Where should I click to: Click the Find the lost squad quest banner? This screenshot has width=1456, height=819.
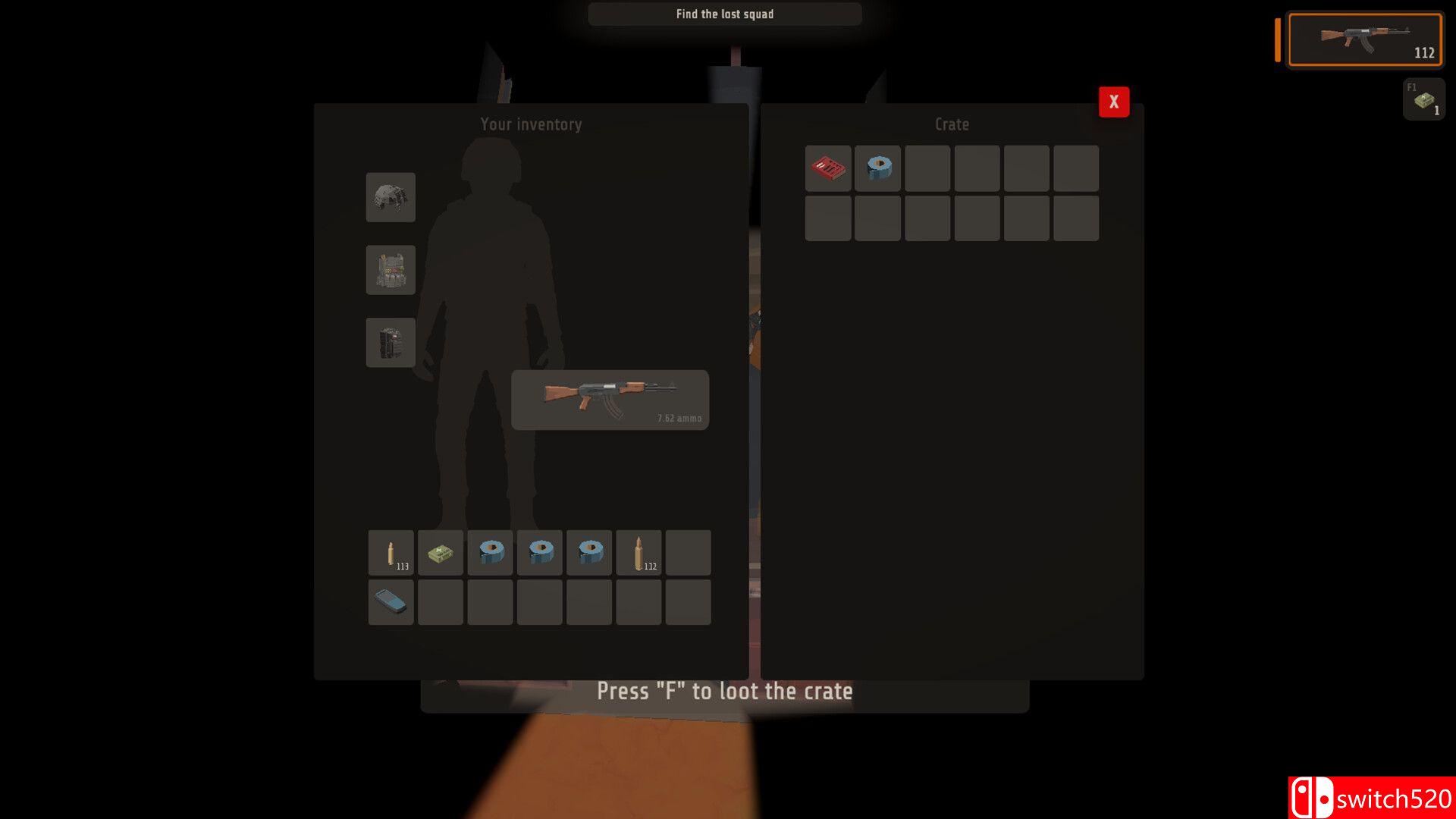pos(724,14)
